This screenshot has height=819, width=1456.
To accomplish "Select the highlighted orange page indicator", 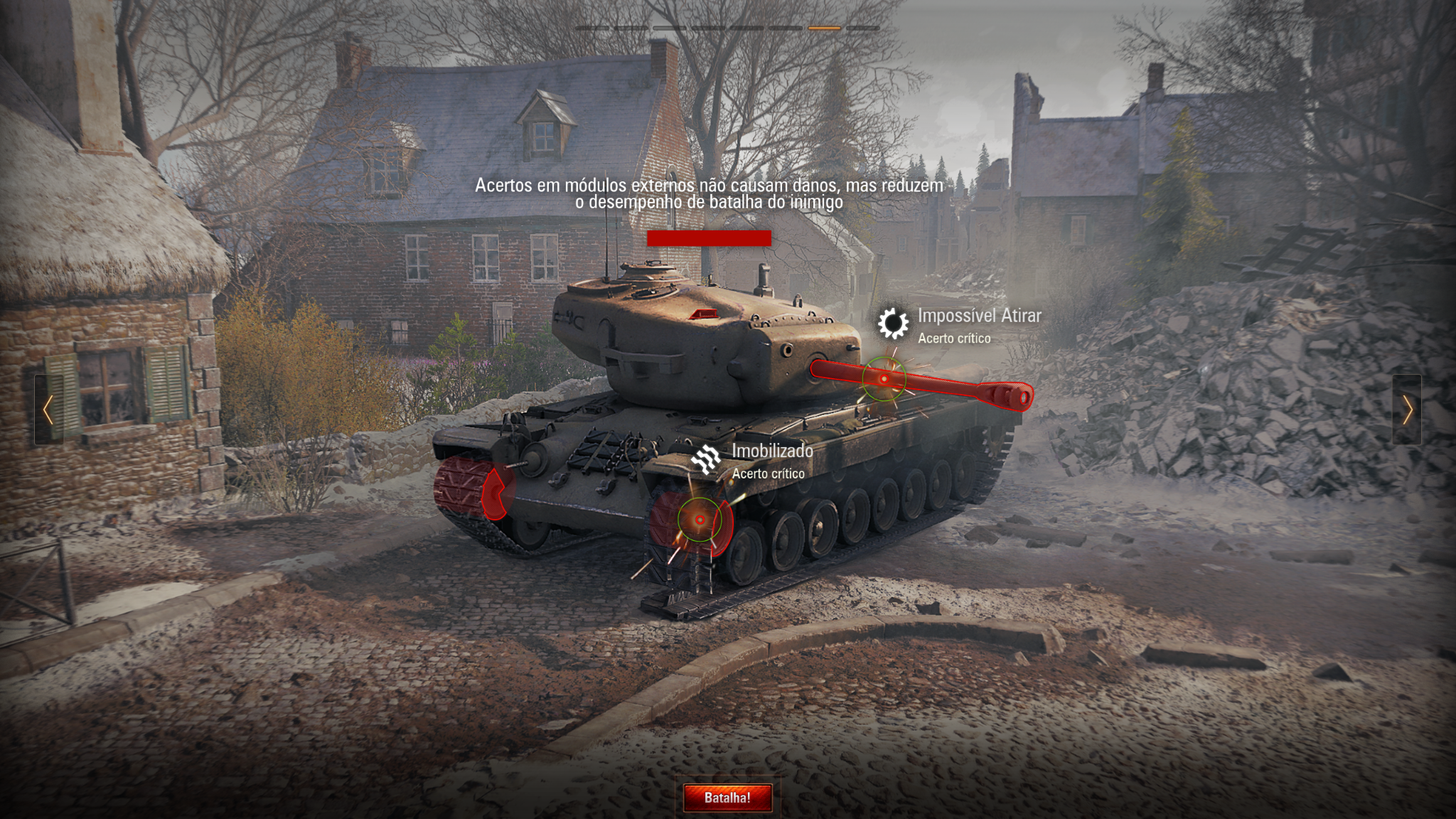I will tap(824, 28).
